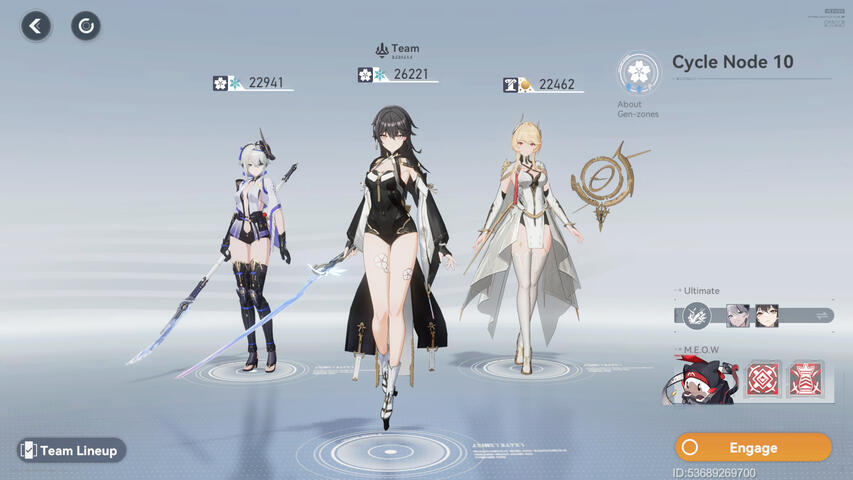Open the M.E.O.W red chevron skill slot
Viewport: 853px width, 480px height.
pos(805,380)
